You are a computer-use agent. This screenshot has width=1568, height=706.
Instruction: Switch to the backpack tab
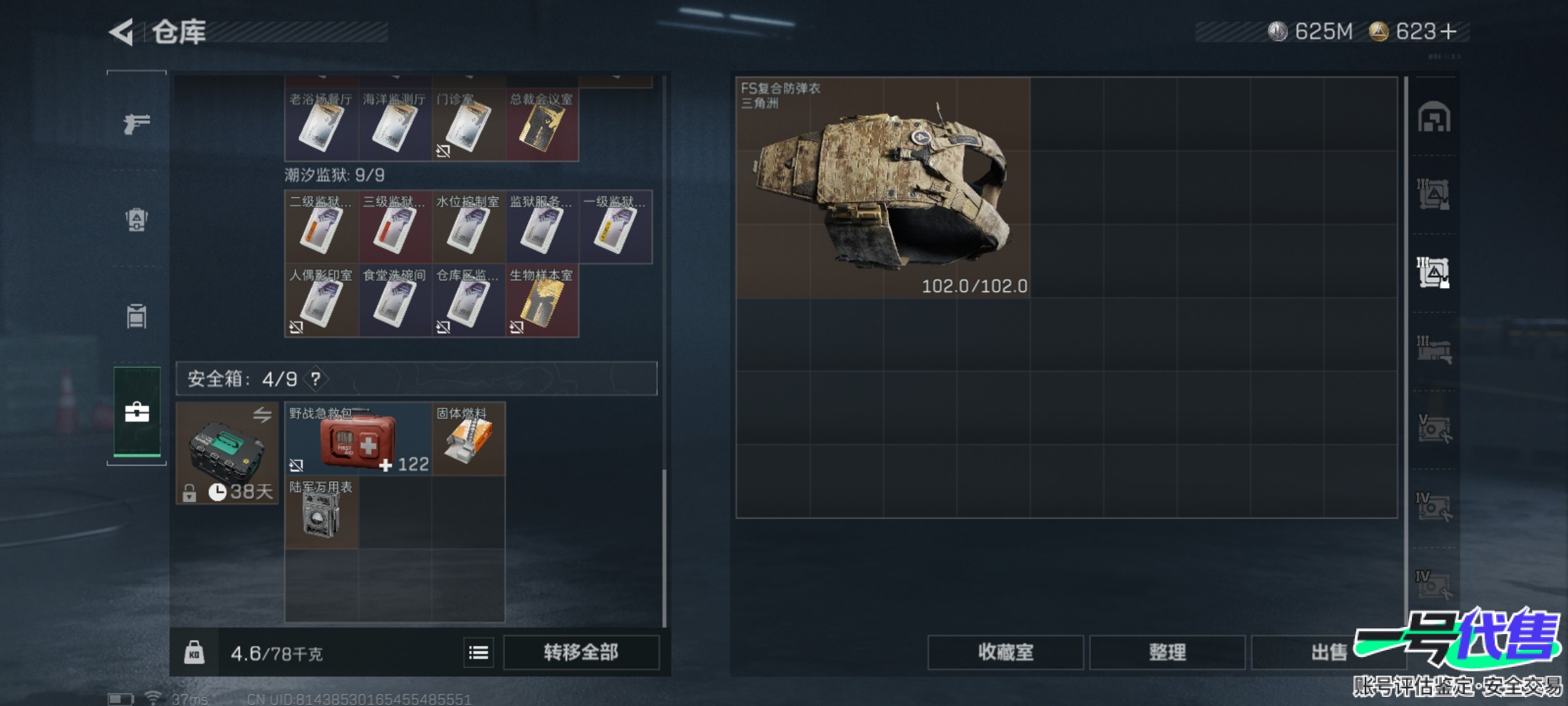137,220
